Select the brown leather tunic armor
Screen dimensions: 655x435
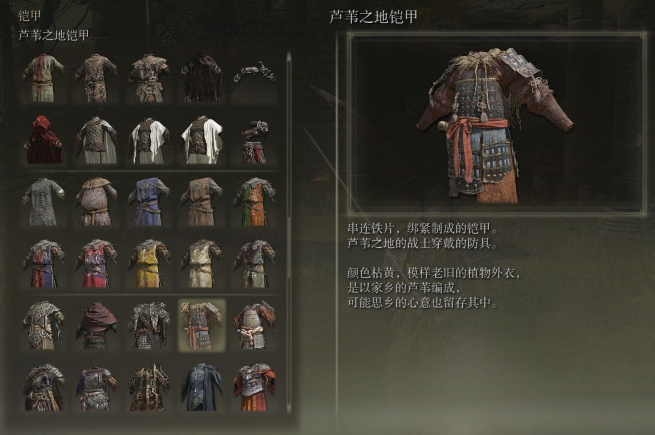202,201
